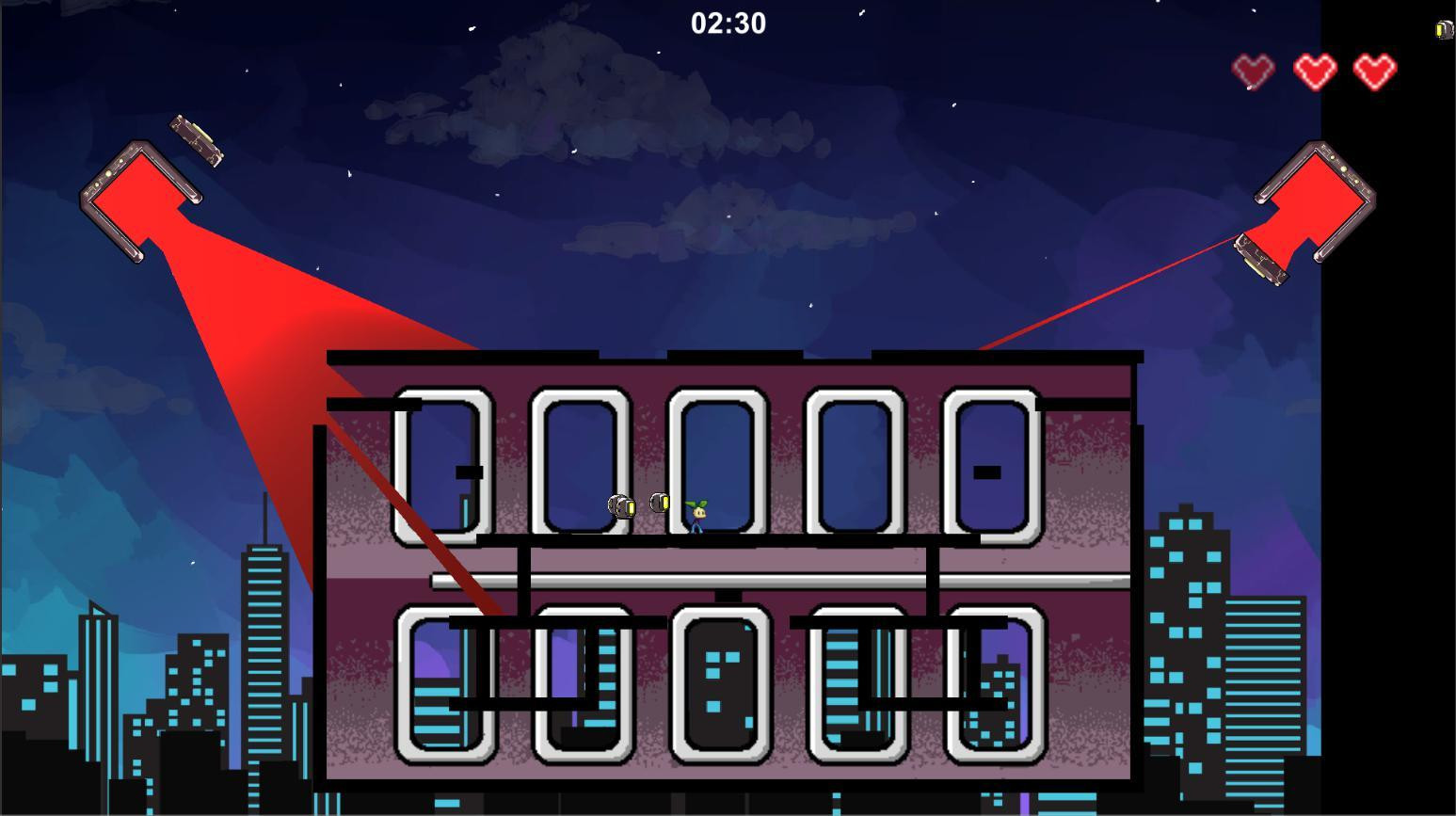Click the first heart in the health display
The image size is (1456, 816).
click(1253, 69)
